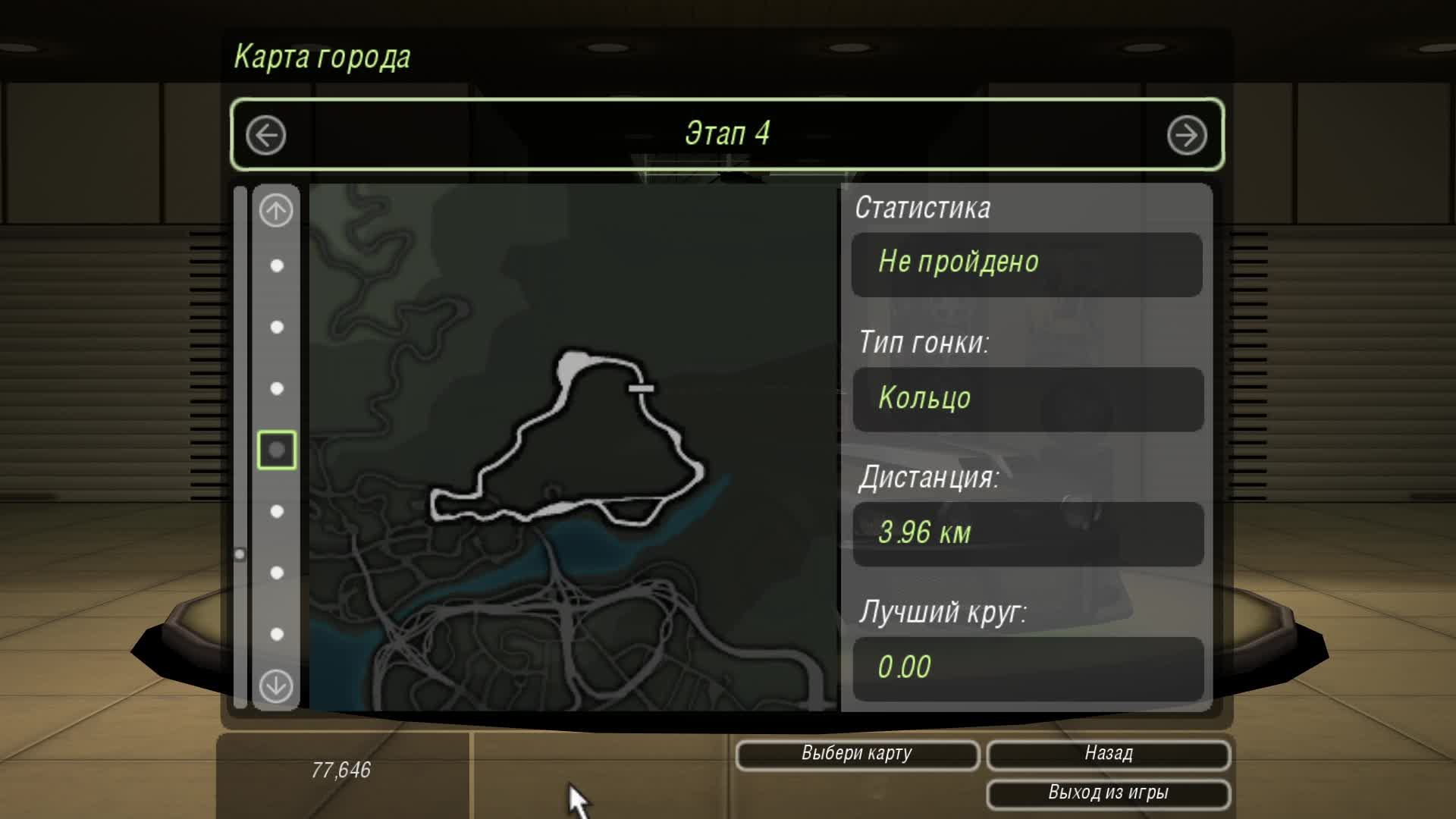
Task: Click the scroll up arrow above stage list
Action: pos(275,211)
